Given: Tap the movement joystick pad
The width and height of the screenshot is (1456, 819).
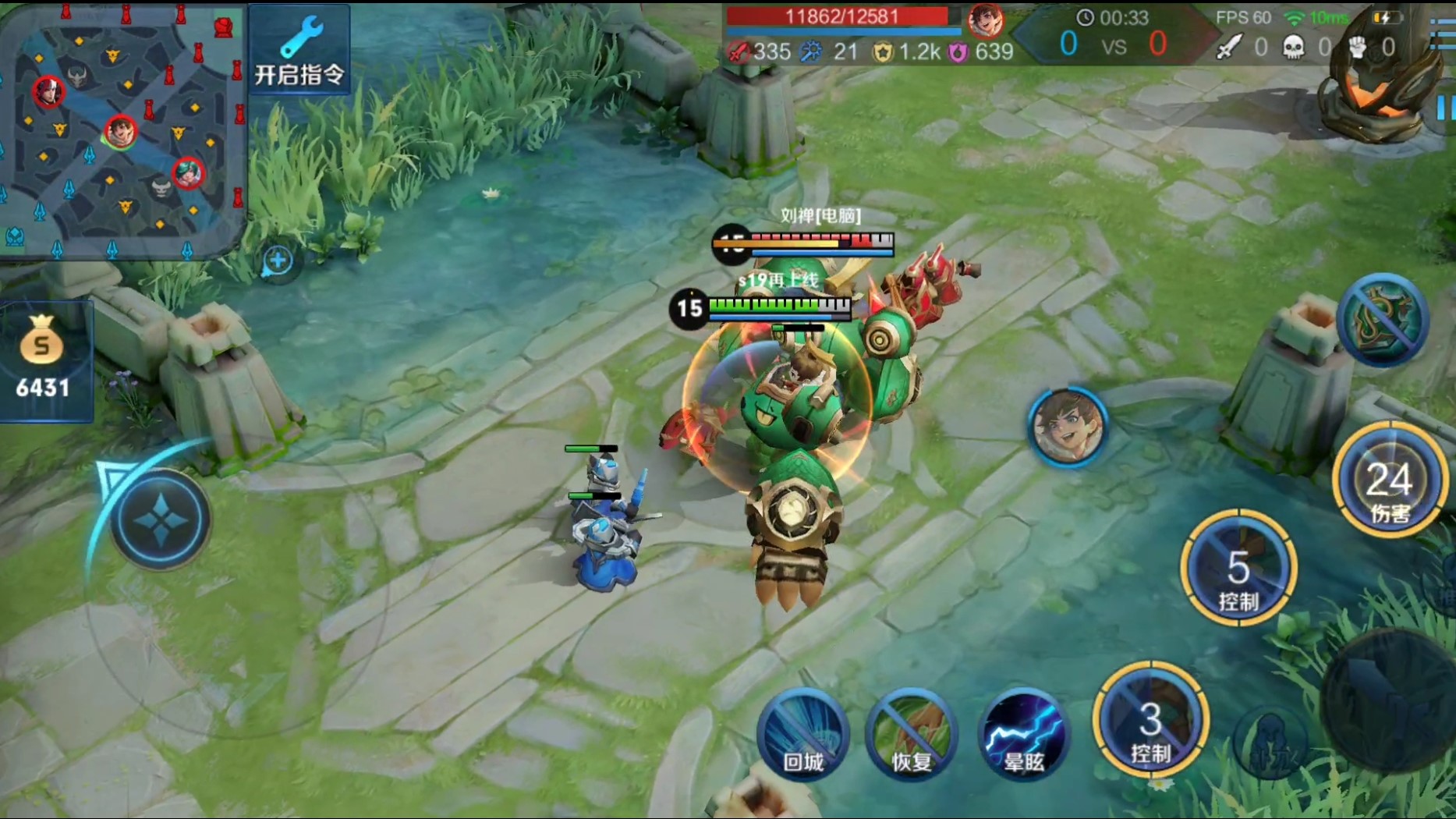Looking at the screenshot, I should 161,519.
